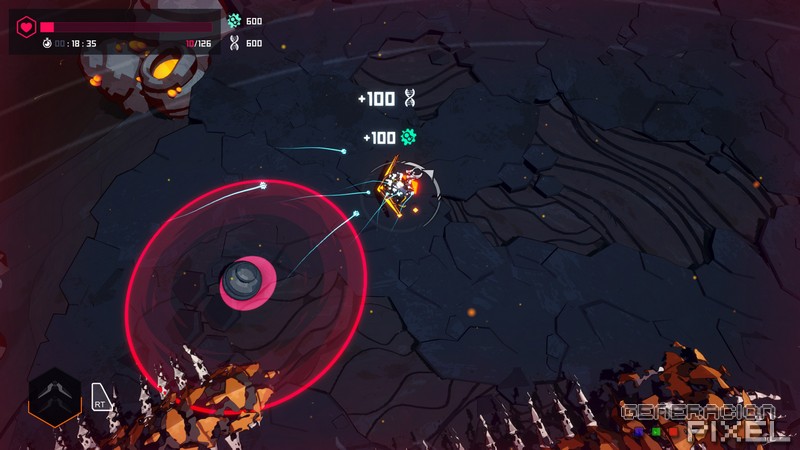Select the white DNA helix resource icon

coord(234,43)
